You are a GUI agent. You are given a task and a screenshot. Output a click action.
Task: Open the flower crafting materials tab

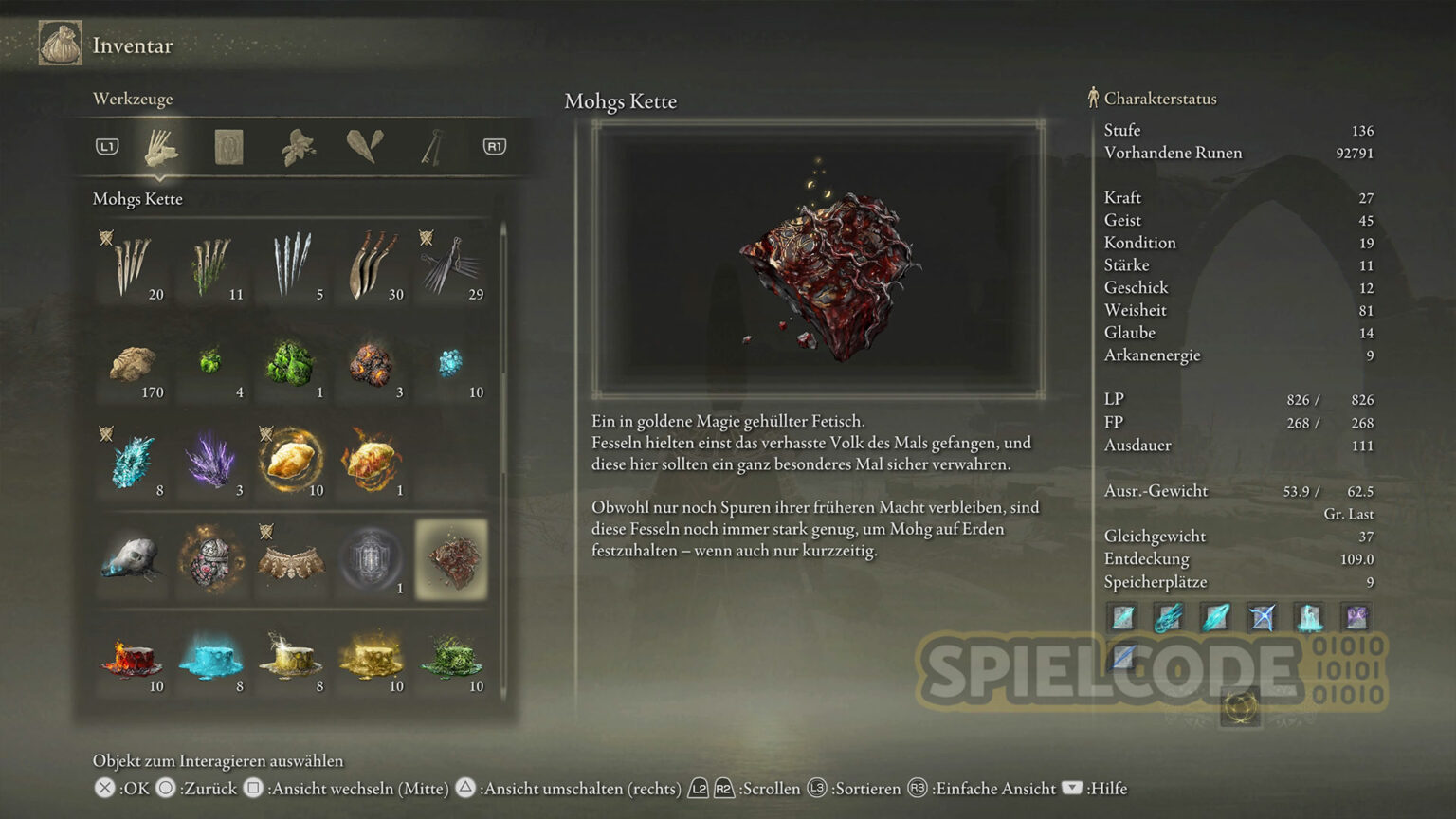coord(297,147)
